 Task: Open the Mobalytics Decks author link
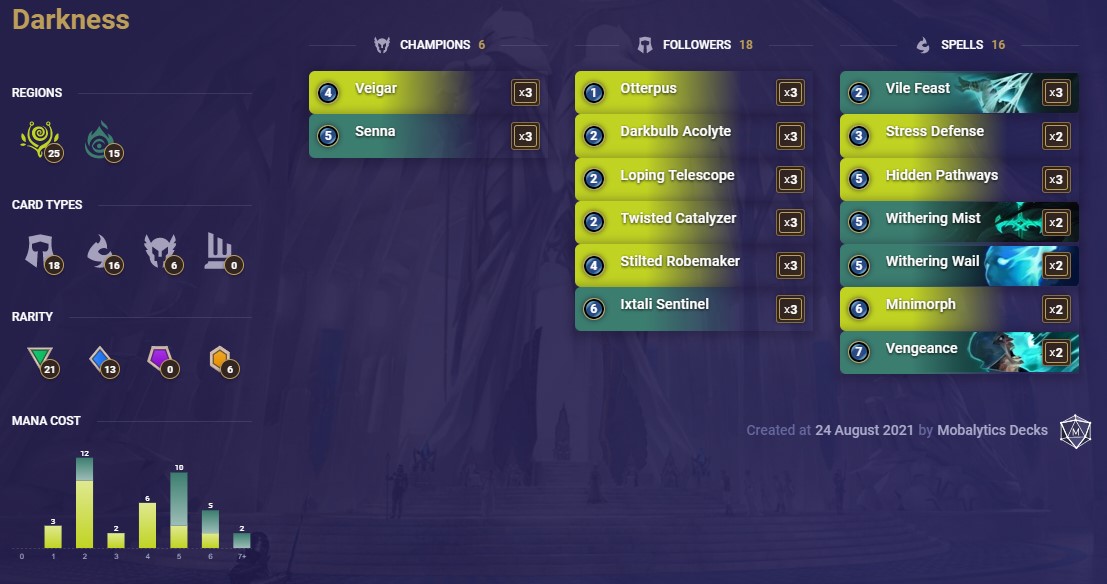tap(992, 430)
